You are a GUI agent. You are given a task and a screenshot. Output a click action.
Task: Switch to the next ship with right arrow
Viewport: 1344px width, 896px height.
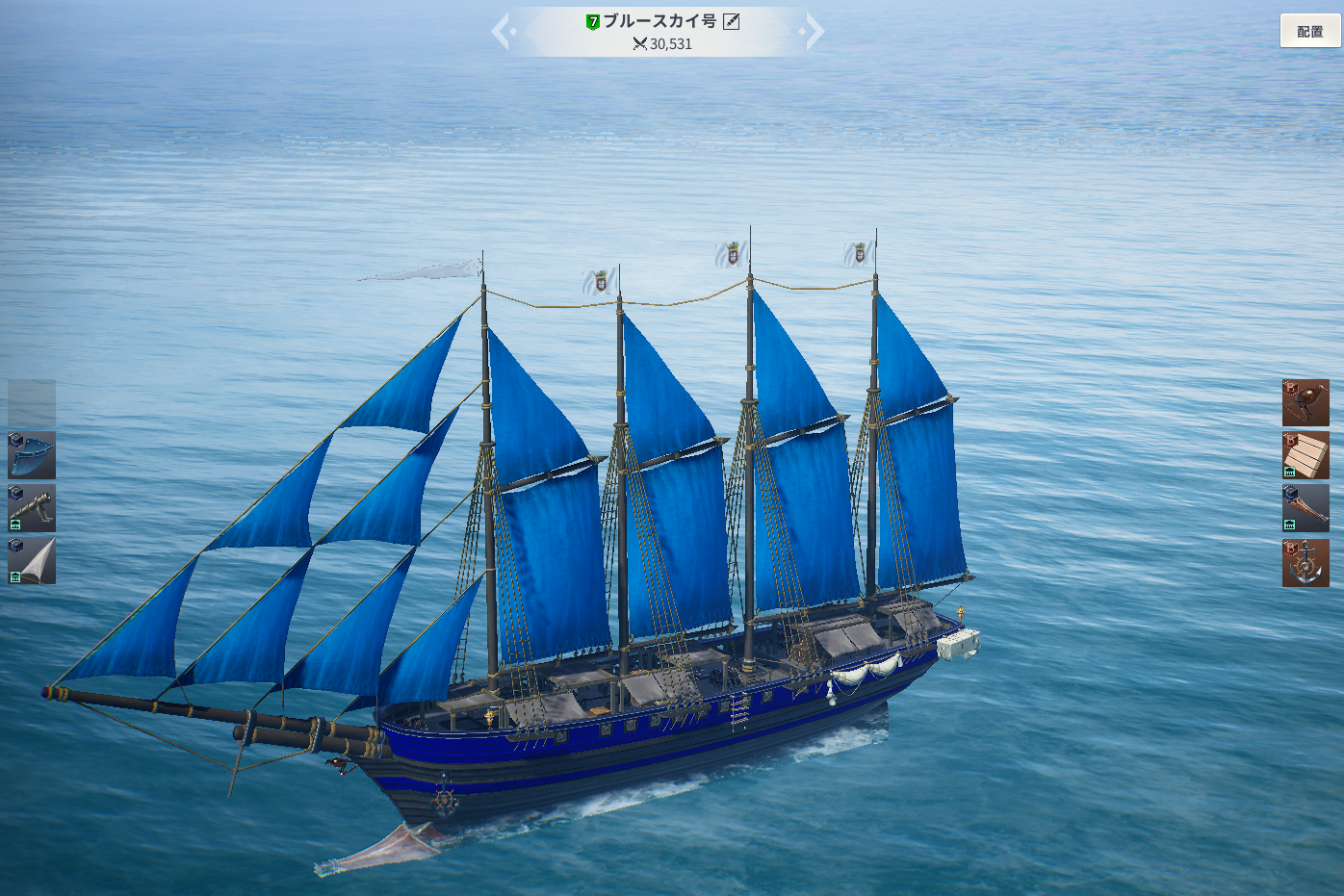(x=814, y=31)
